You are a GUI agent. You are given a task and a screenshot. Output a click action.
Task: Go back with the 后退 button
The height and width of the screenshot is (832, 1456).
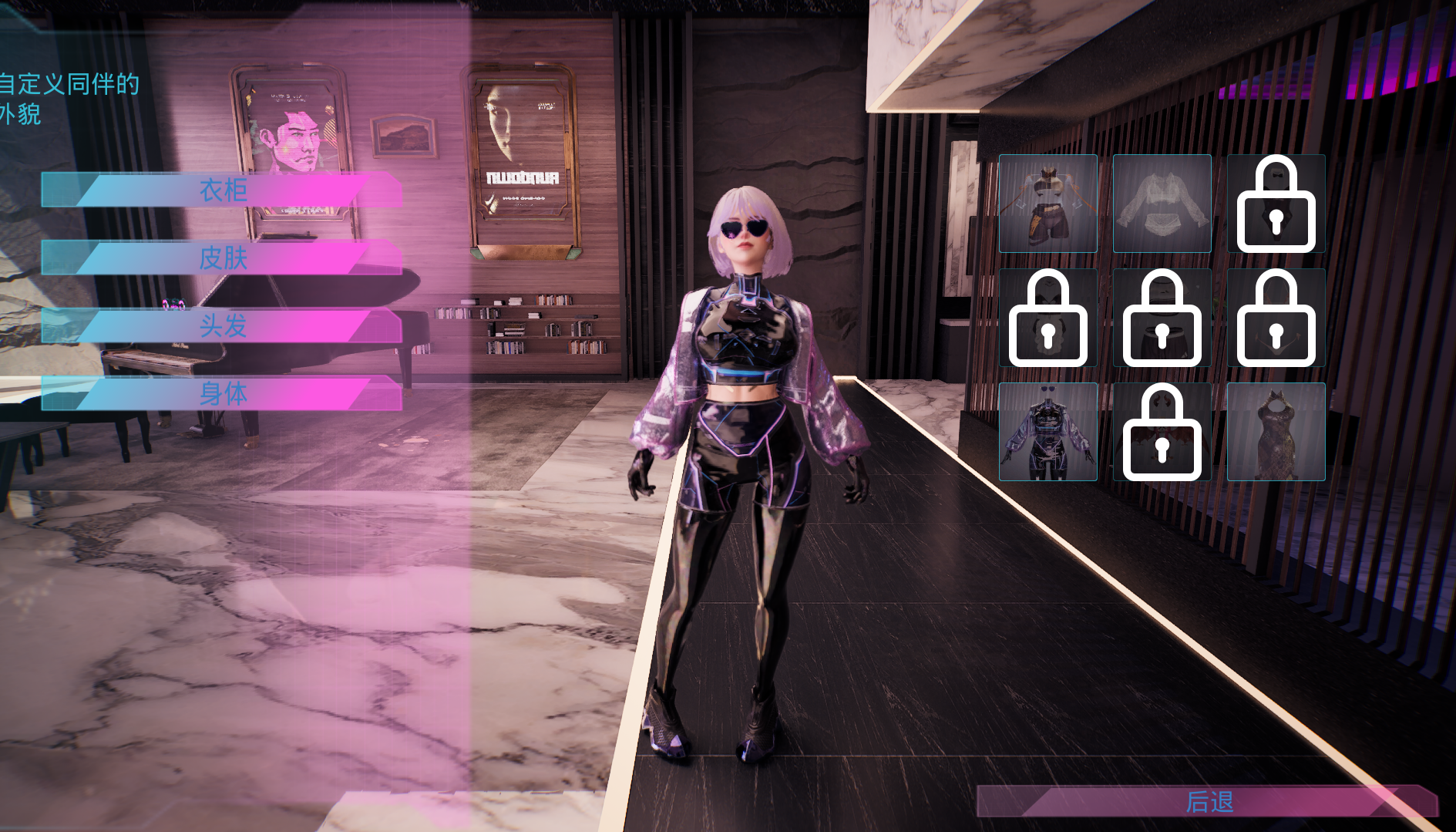pyautogui.click(x=1208, y=802)
